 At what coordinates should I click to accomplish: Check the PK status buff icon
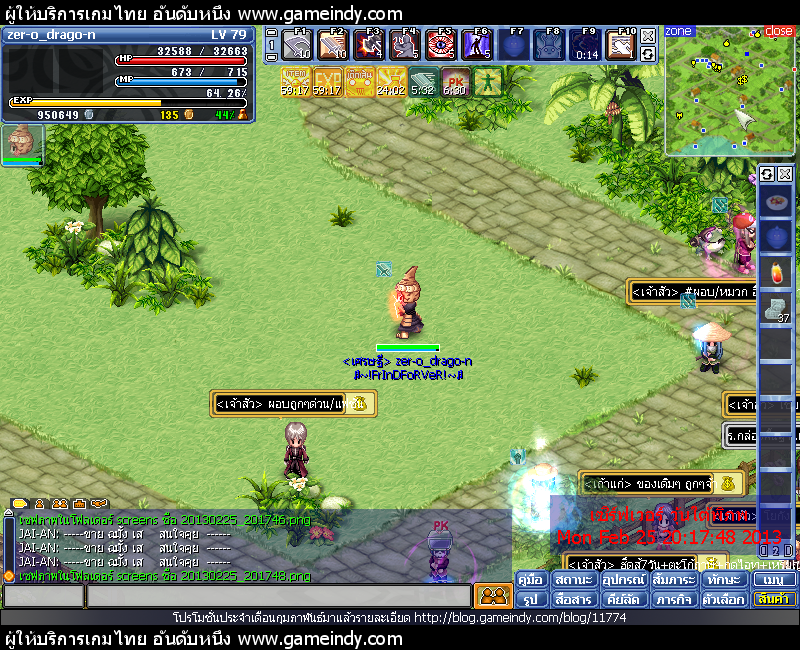[455, 80]
